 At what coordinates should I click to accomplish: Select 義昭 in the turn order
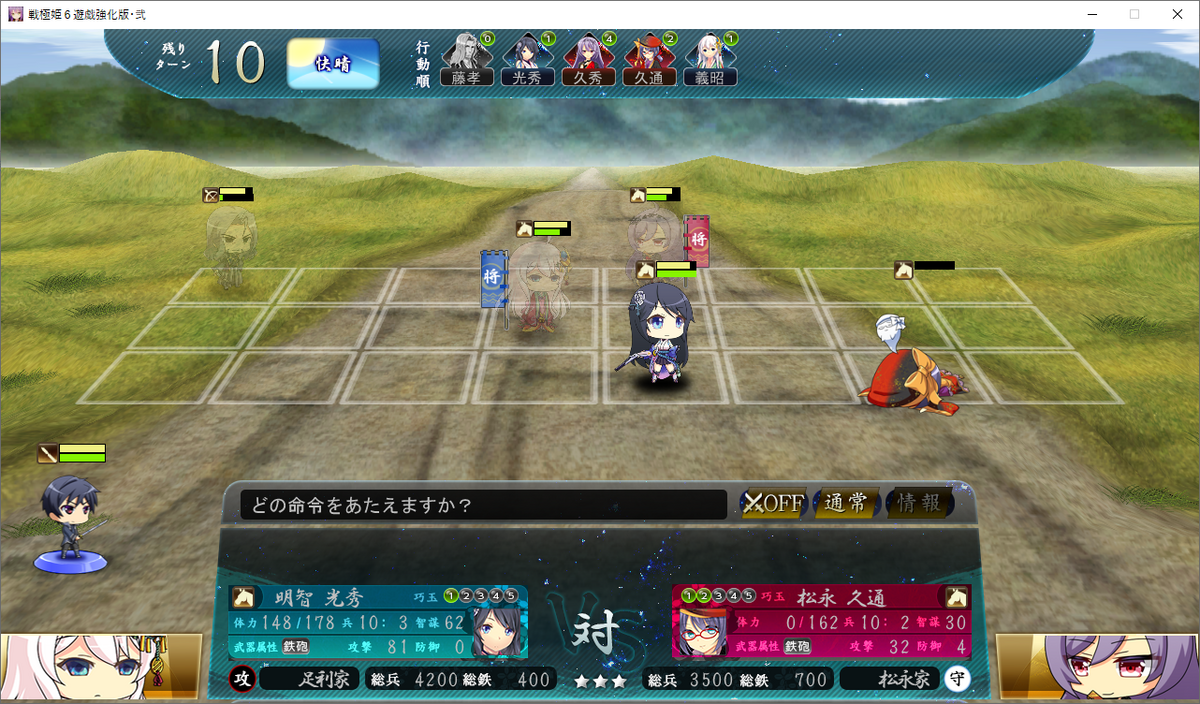click(710, 60)
